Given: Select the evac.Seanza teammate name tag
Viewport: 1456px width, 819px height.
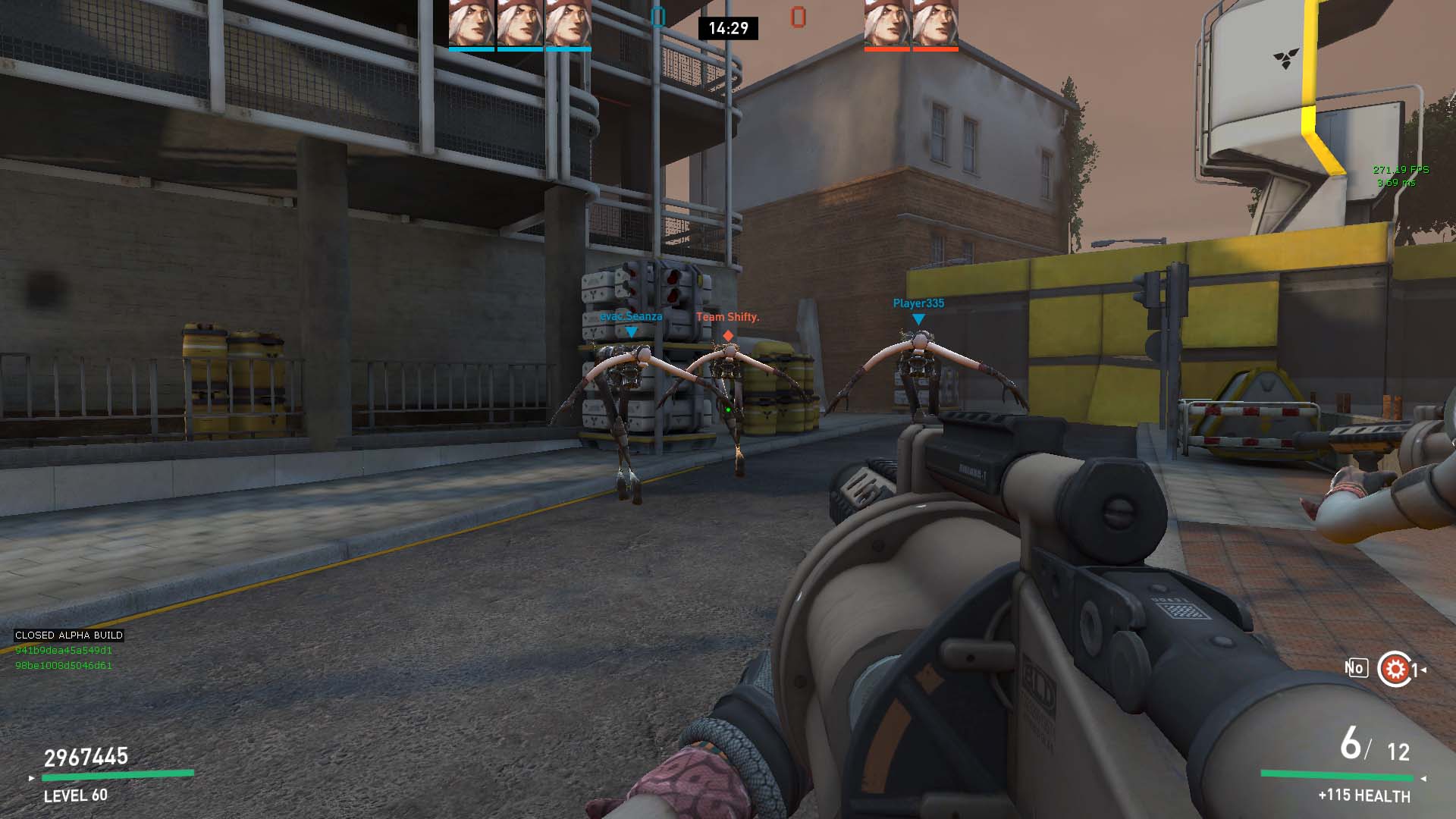Looking at the screenshot, I should point(631,316).
